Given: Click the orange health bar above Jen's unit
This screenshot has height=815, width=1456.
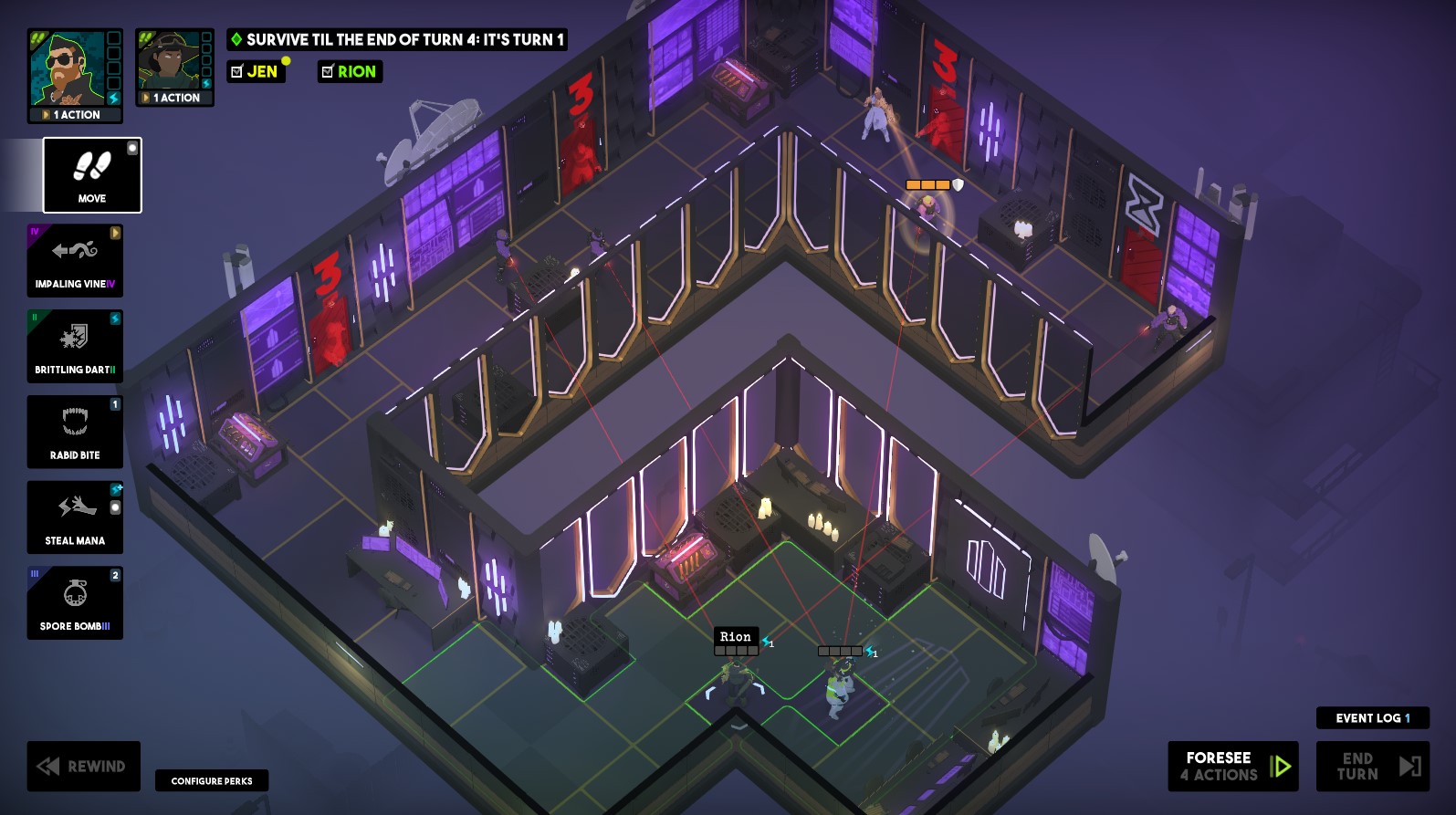Looking at the screenshot, I should (927, 183).
